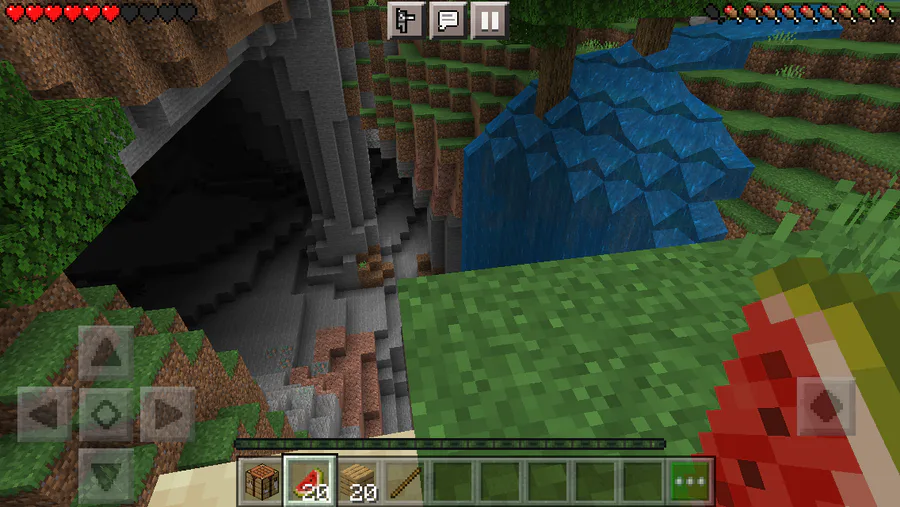Tap the left arrow on the D-pad
The height and width of the screenshot is (507, 900).
44,412
